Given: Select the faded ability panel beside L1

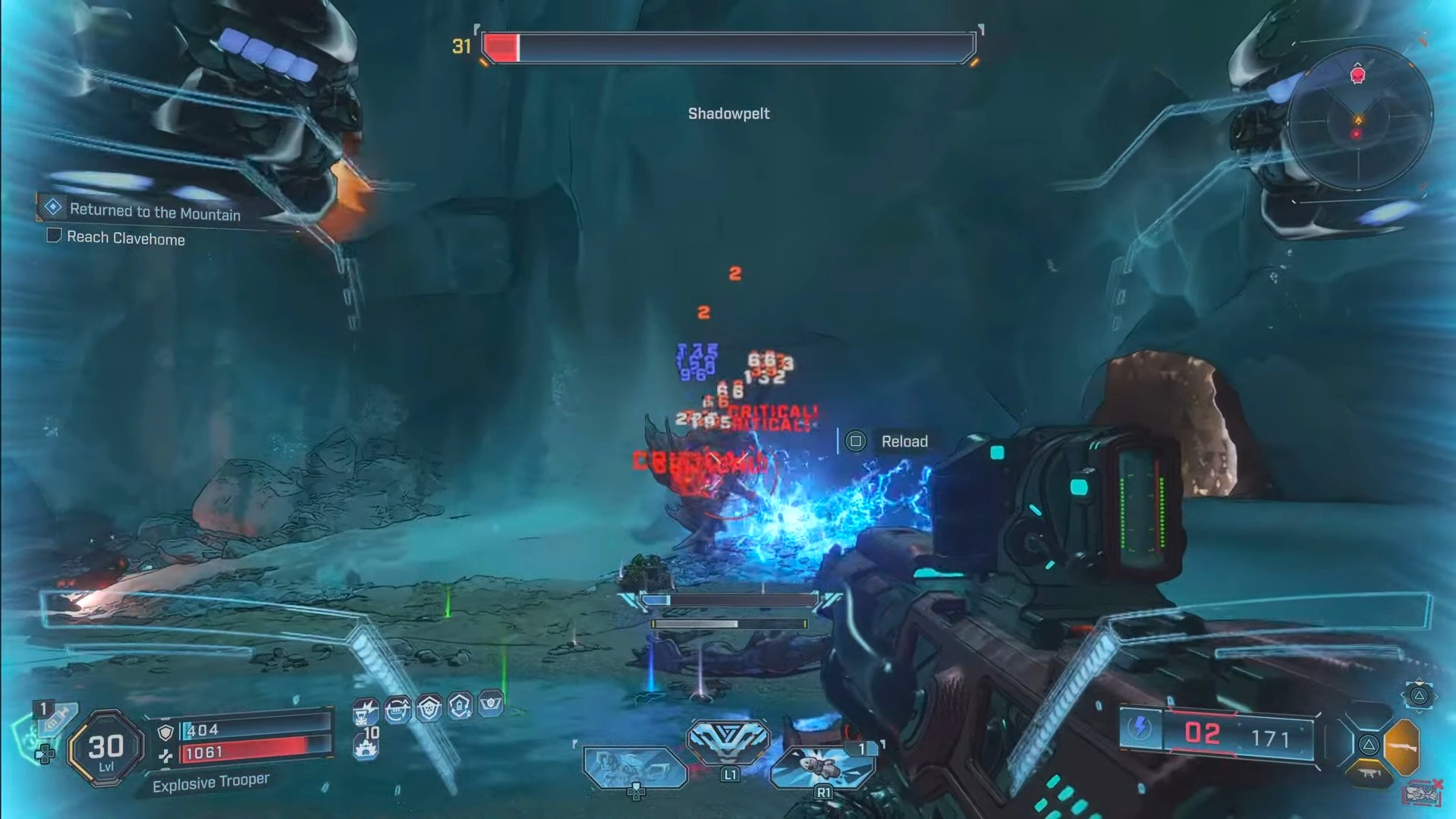Looking at the screenshot, I should pos(634,767).
